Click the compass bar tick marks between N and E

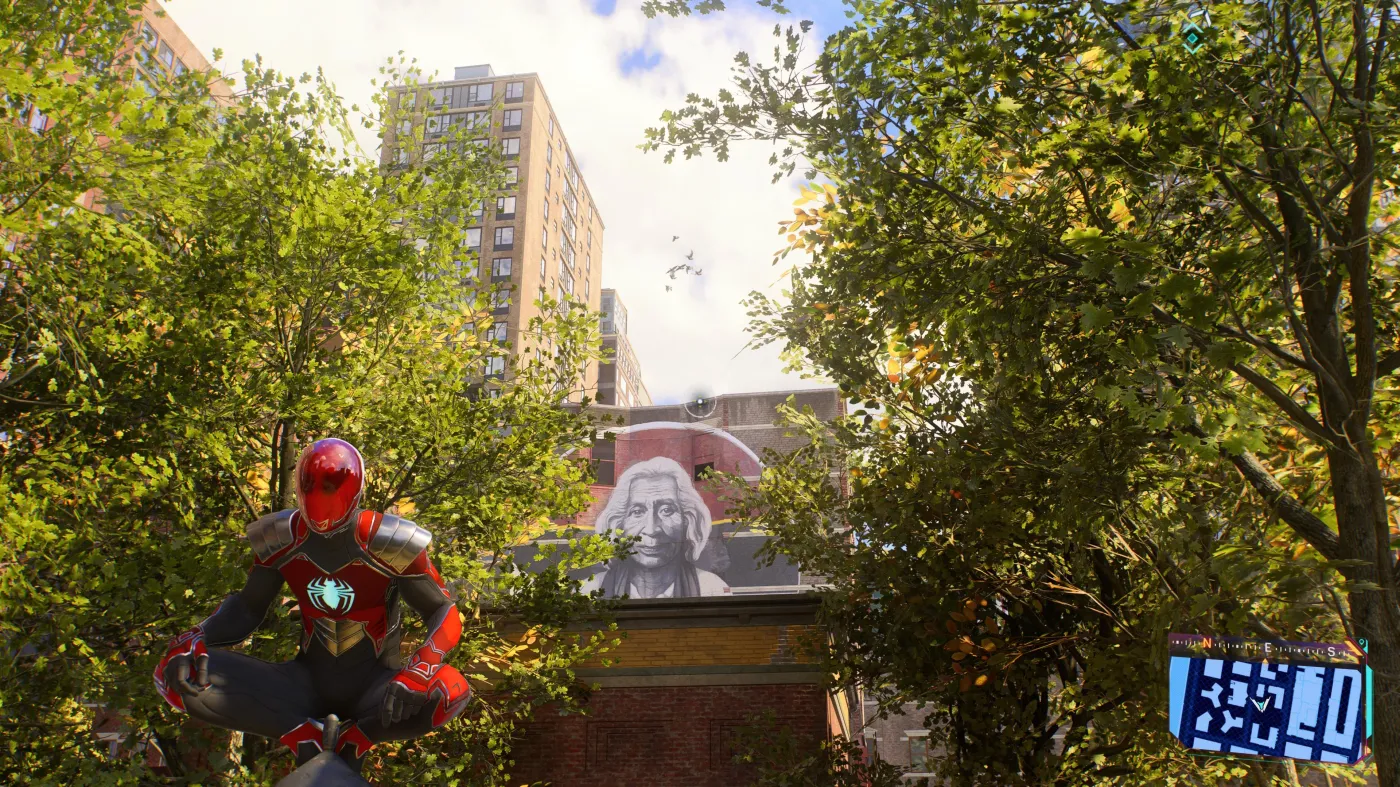pos(1236,645)
